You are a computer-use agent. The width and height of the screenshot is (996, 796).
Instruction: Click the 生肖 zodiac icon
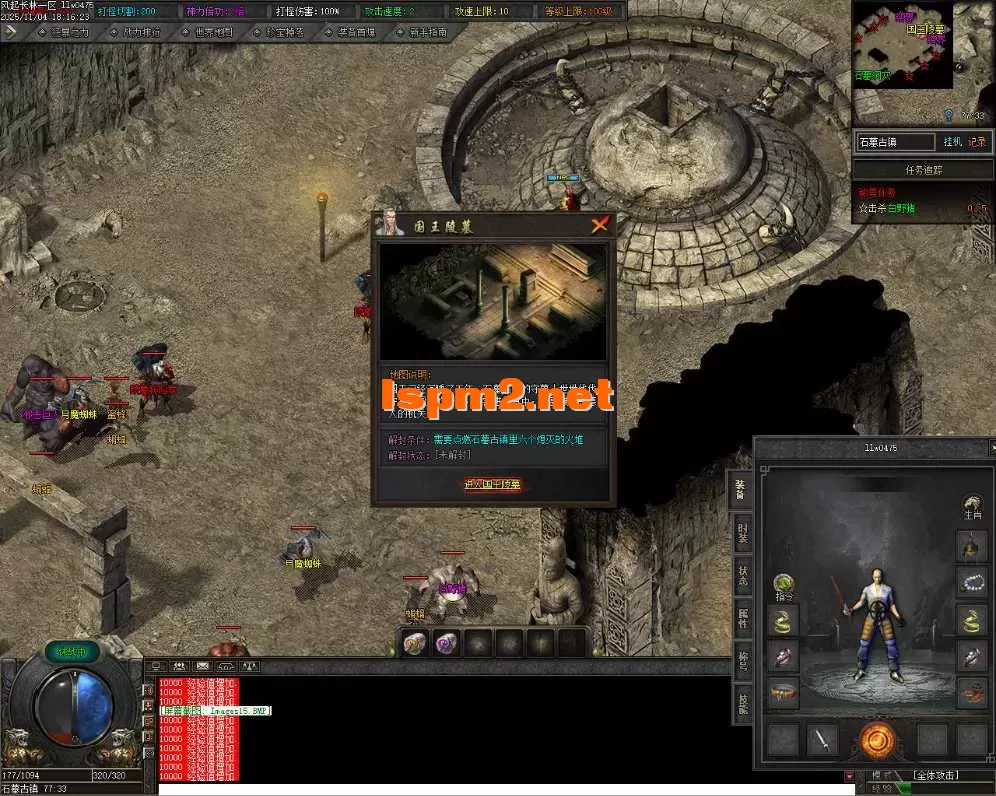pyautogui.click(x=972, y=505)
